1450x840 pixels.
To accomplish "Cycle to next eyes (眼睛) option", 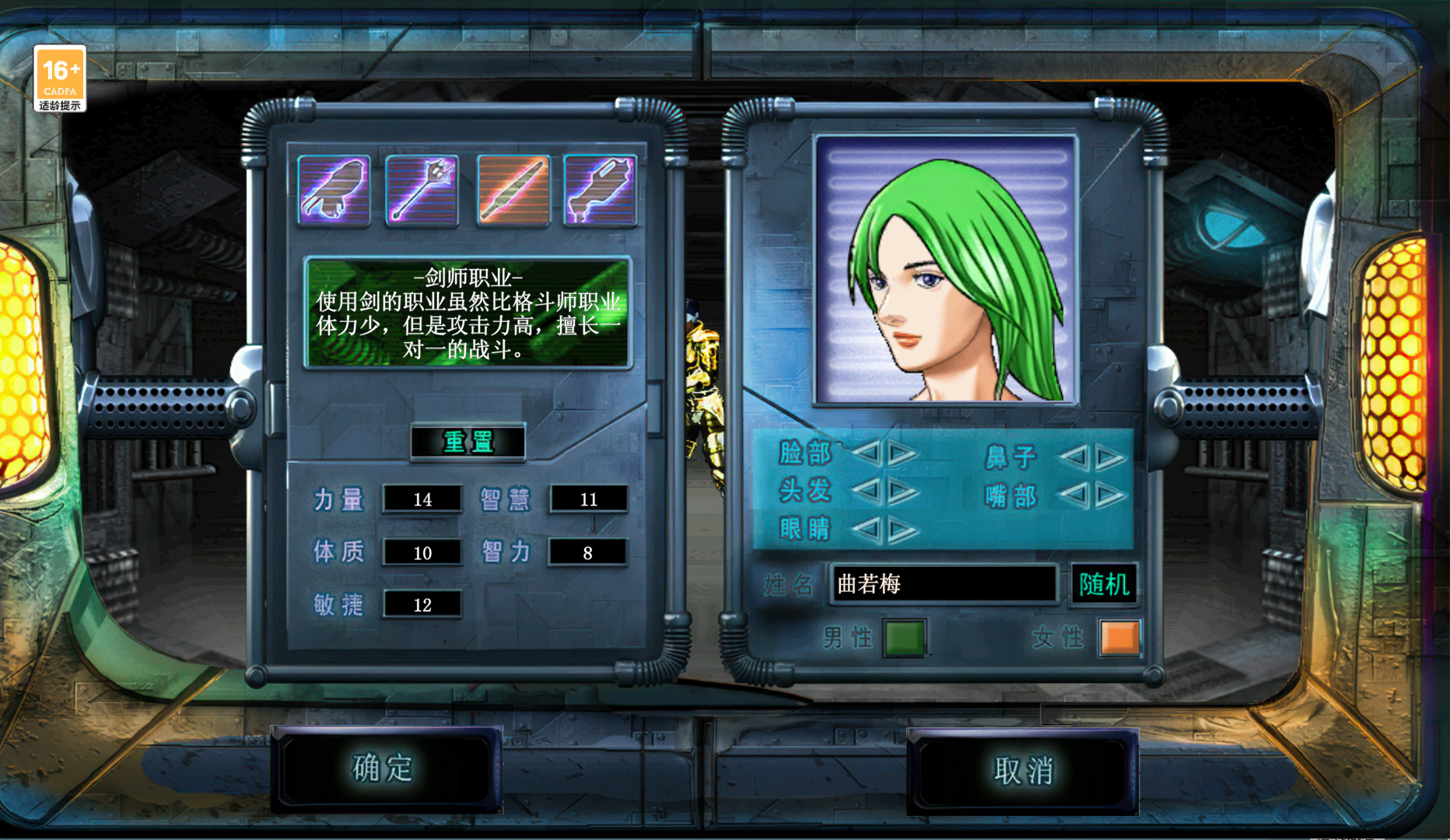I will pyautogui.click(x=902, y=530).
